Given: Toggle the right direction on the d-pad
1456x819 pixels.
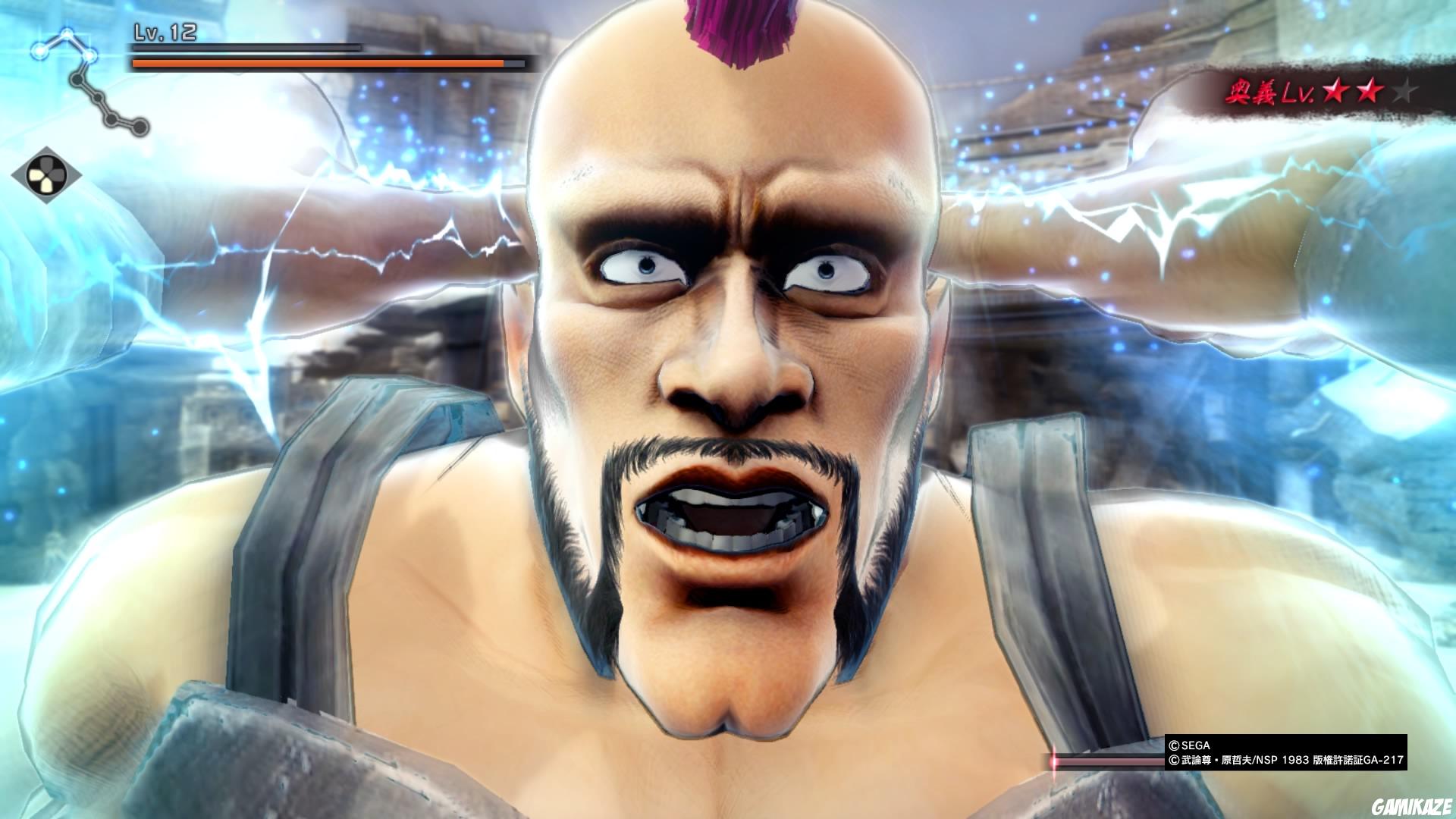Looking at the screenshot, I should (56, 174).
